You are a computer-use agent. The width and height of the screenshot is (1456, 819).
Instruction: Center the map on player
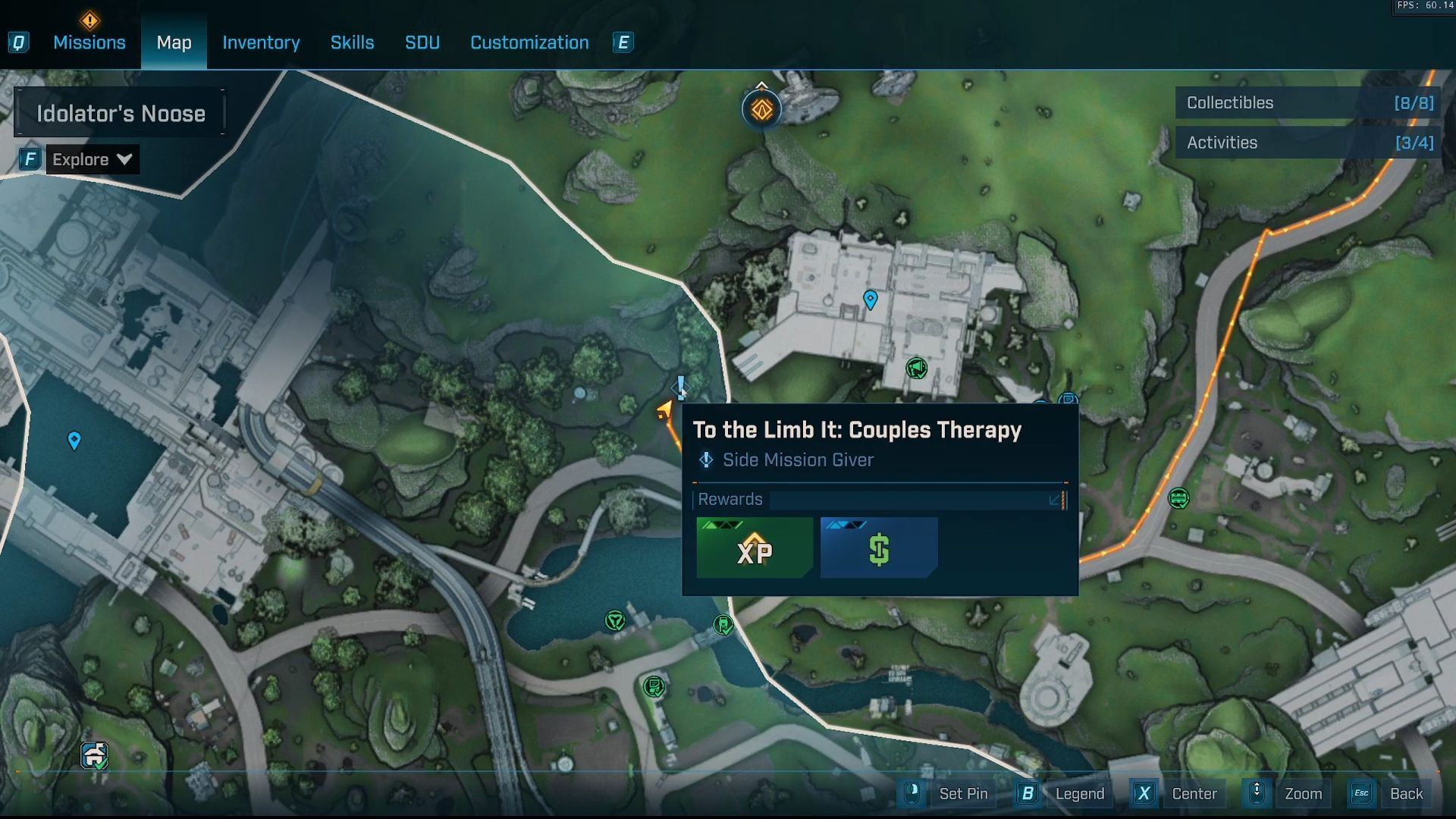pos(1194,793)
